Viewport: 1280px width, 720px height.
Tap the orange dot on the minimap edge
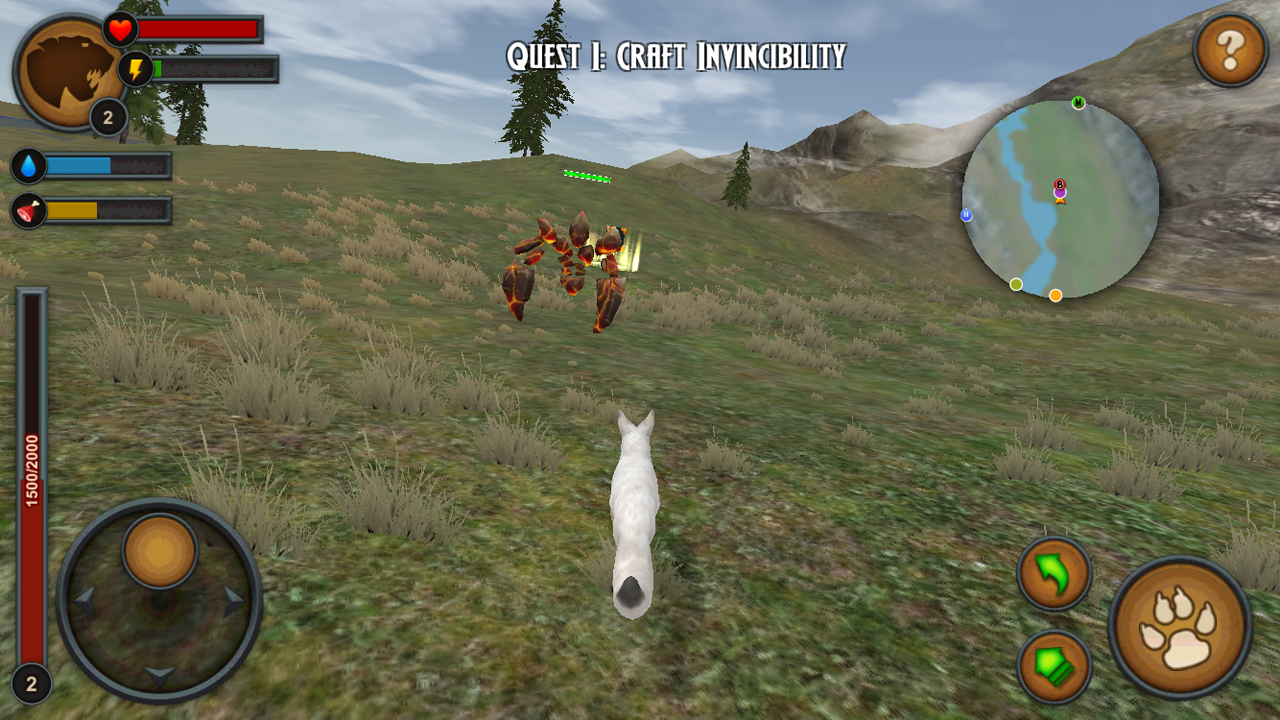coord(1055,295)
